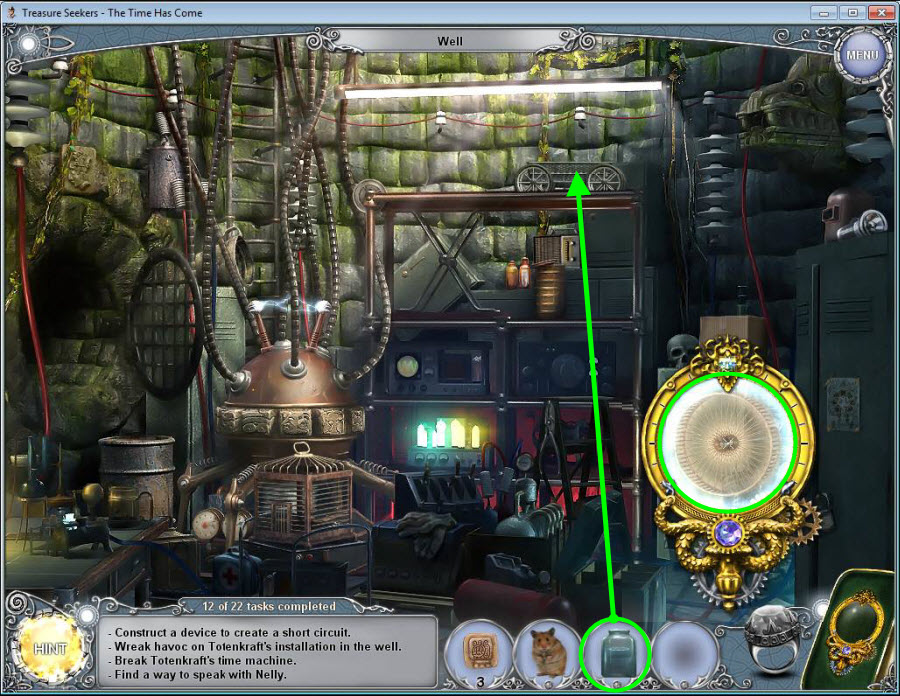Open the game MENU

click(x=861, y=55)
